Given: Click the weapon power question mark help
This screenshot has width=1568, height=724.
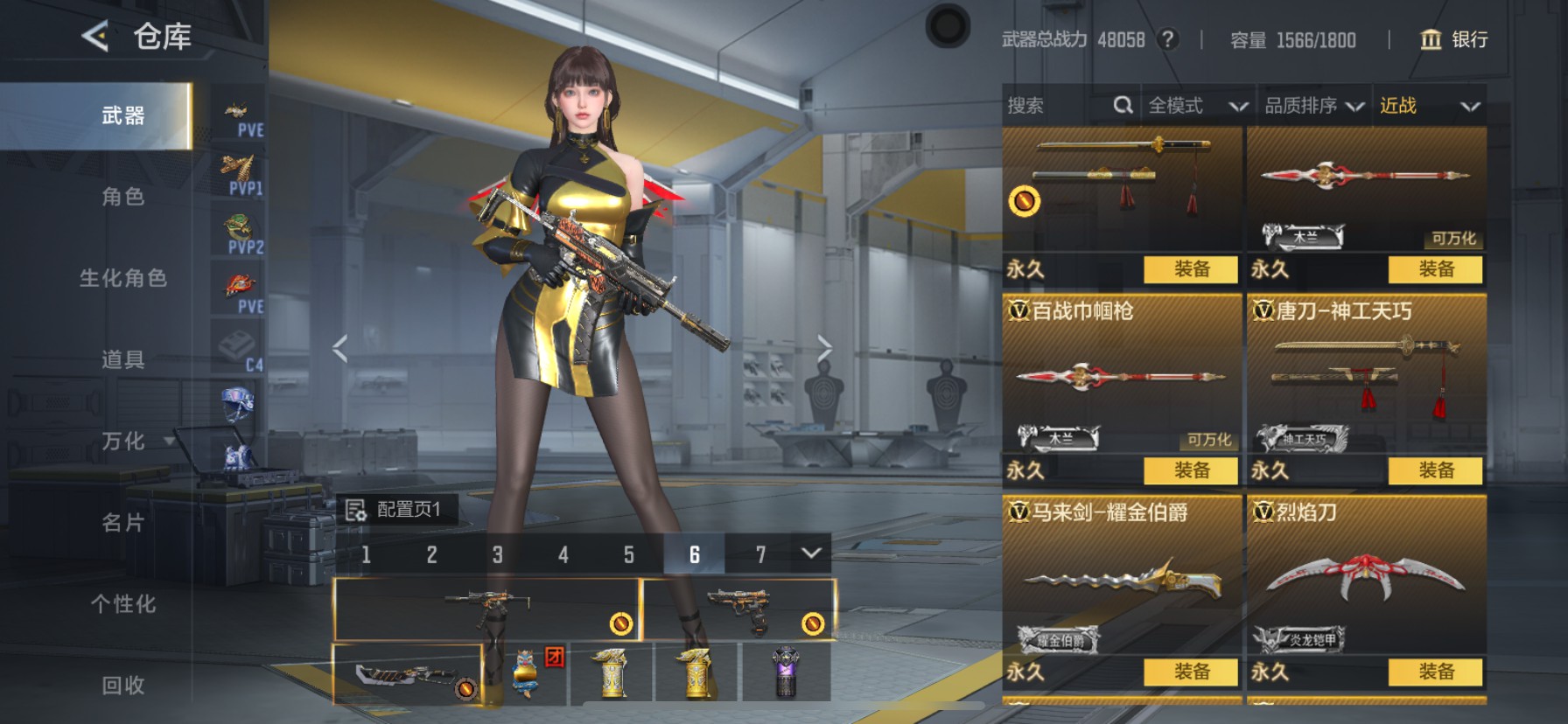Looking at the screenshot, I should [x=1167, y=39].
